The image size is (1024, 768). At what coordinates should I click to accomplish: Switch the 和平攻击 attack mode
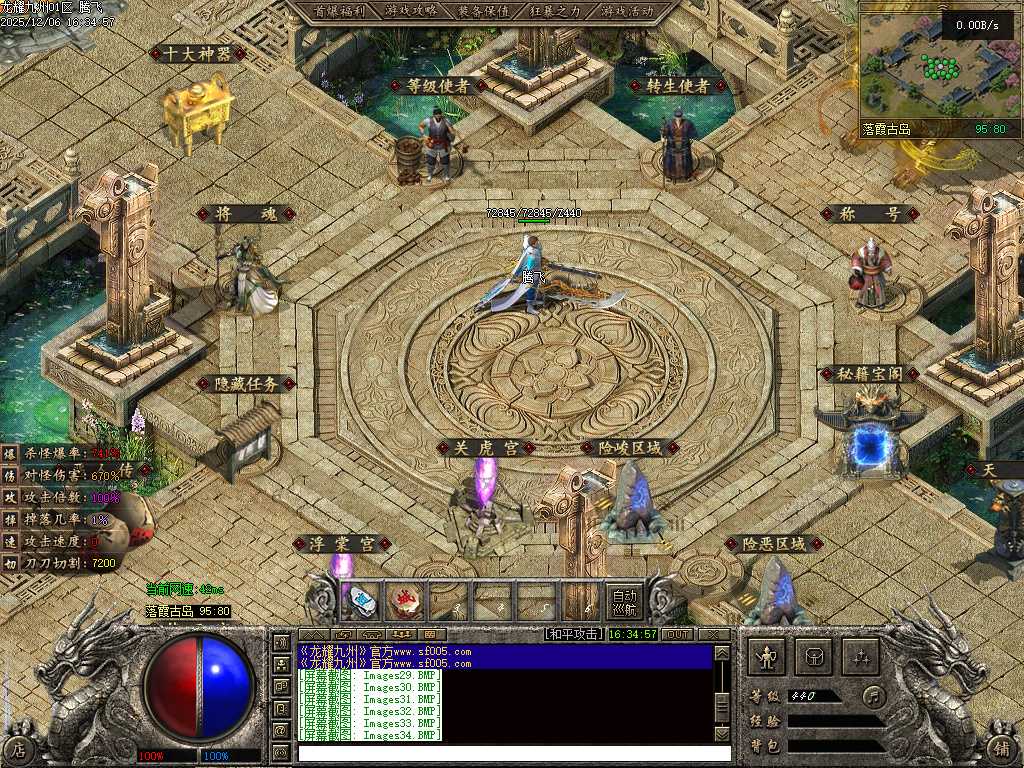pyautogui.click(x=574, y=635)
